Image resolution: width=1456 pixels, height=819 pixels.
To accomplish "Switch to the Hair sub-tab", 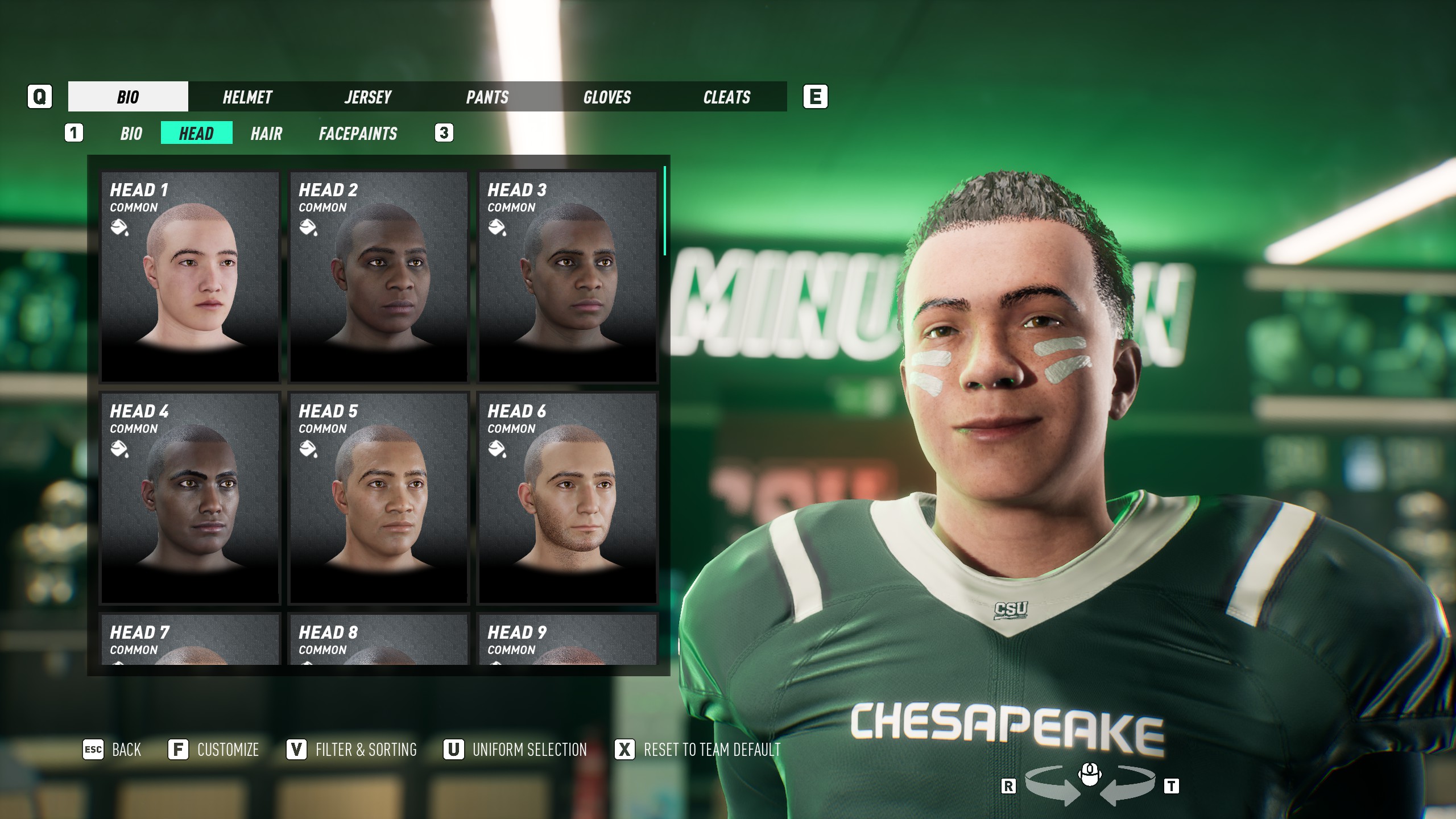I will click(266, 134).
